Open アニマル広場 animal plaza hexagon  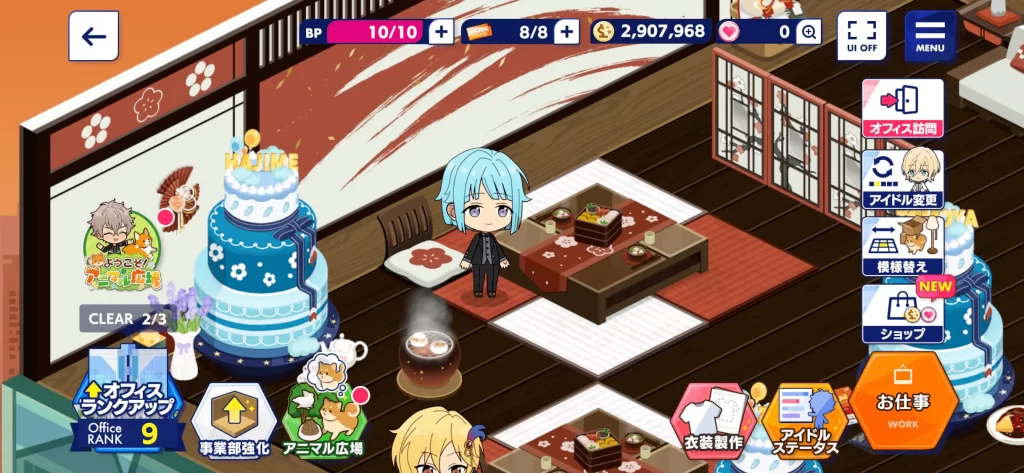(x=323, y=420)
